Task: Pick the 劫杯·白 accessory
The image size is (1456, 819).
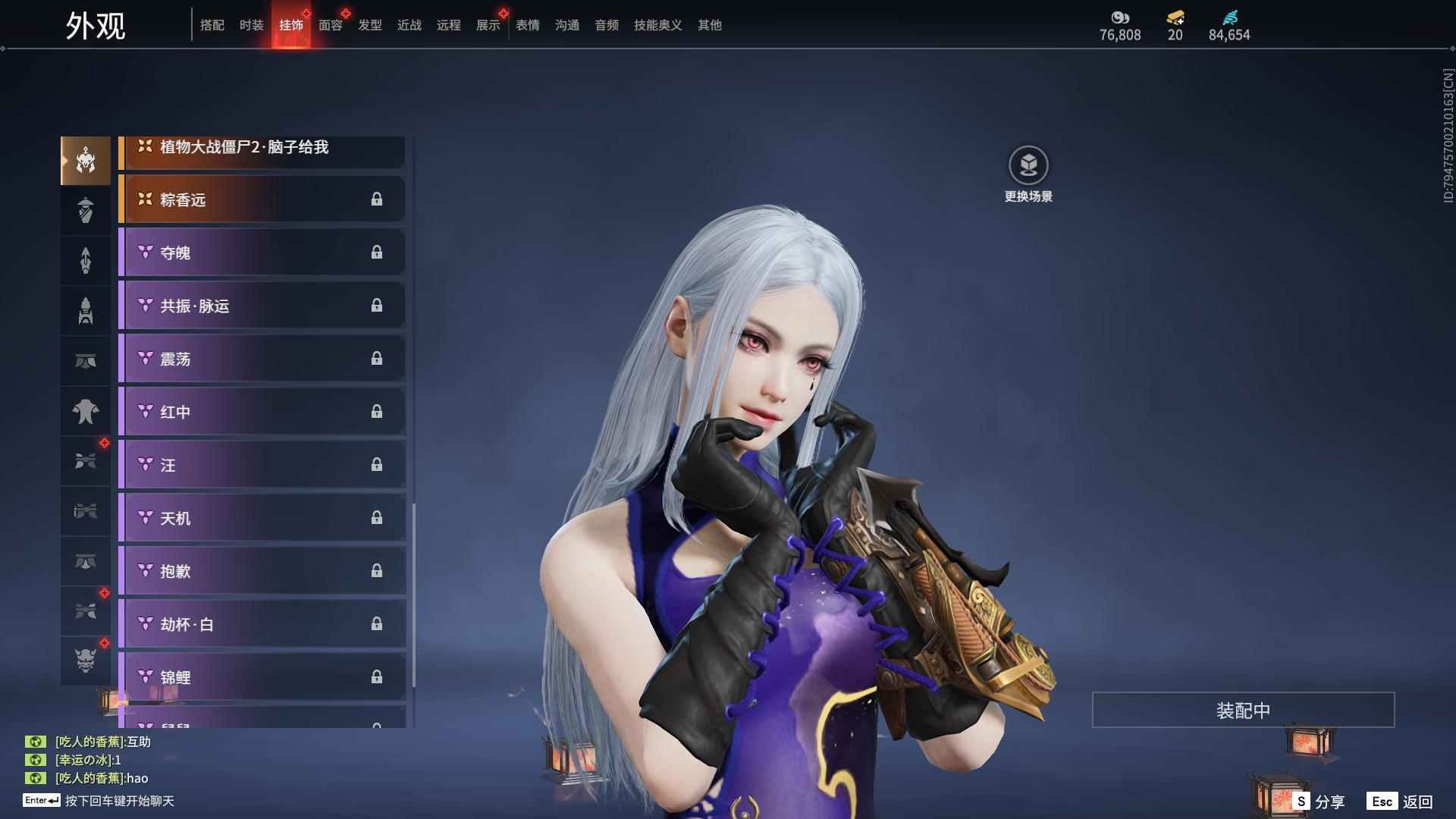Action: [262, 624]
